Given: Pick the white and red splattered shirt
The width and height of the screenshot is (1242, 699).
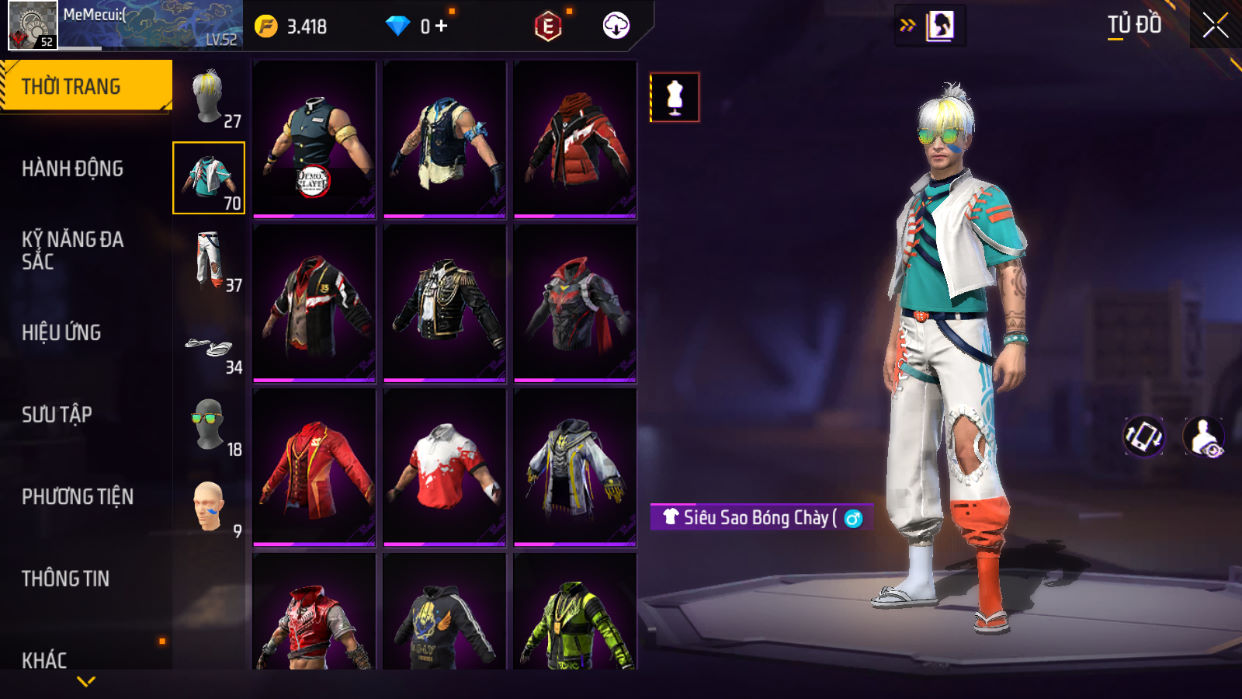Looking at the screenshot, I should click(x=444, y=467).
